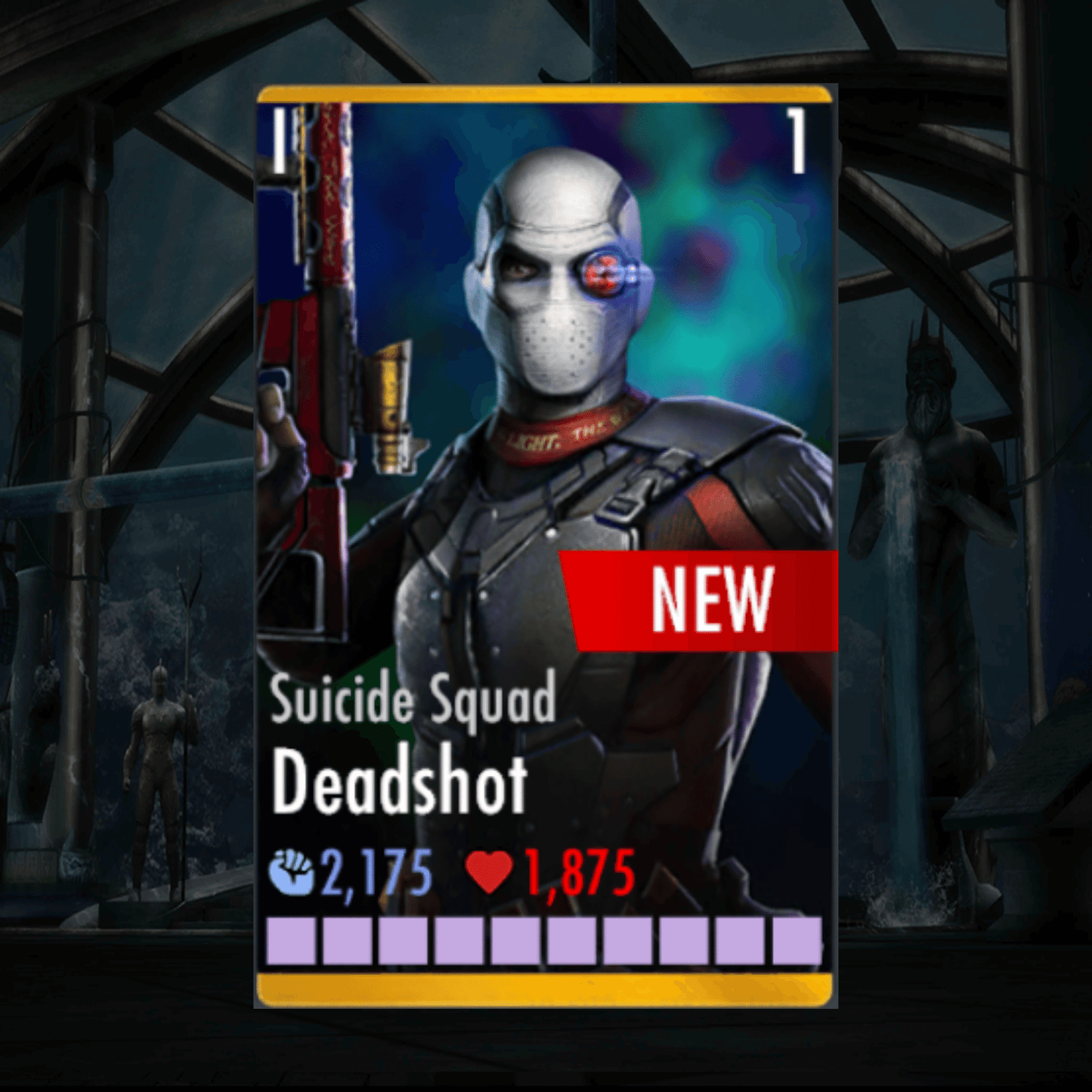Screen dimensions: 1092x1092
Task: Select the red heart health icon
Action: (x=492, y=871)
